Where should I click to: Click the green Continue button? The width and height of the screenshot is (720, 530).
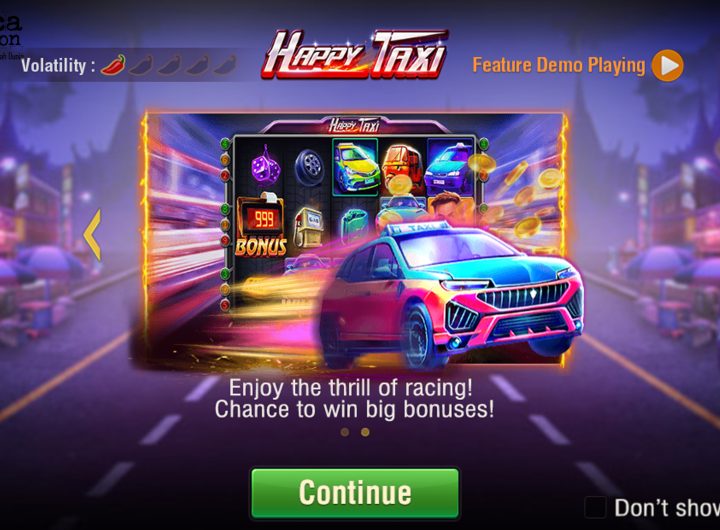pos(355,493)
